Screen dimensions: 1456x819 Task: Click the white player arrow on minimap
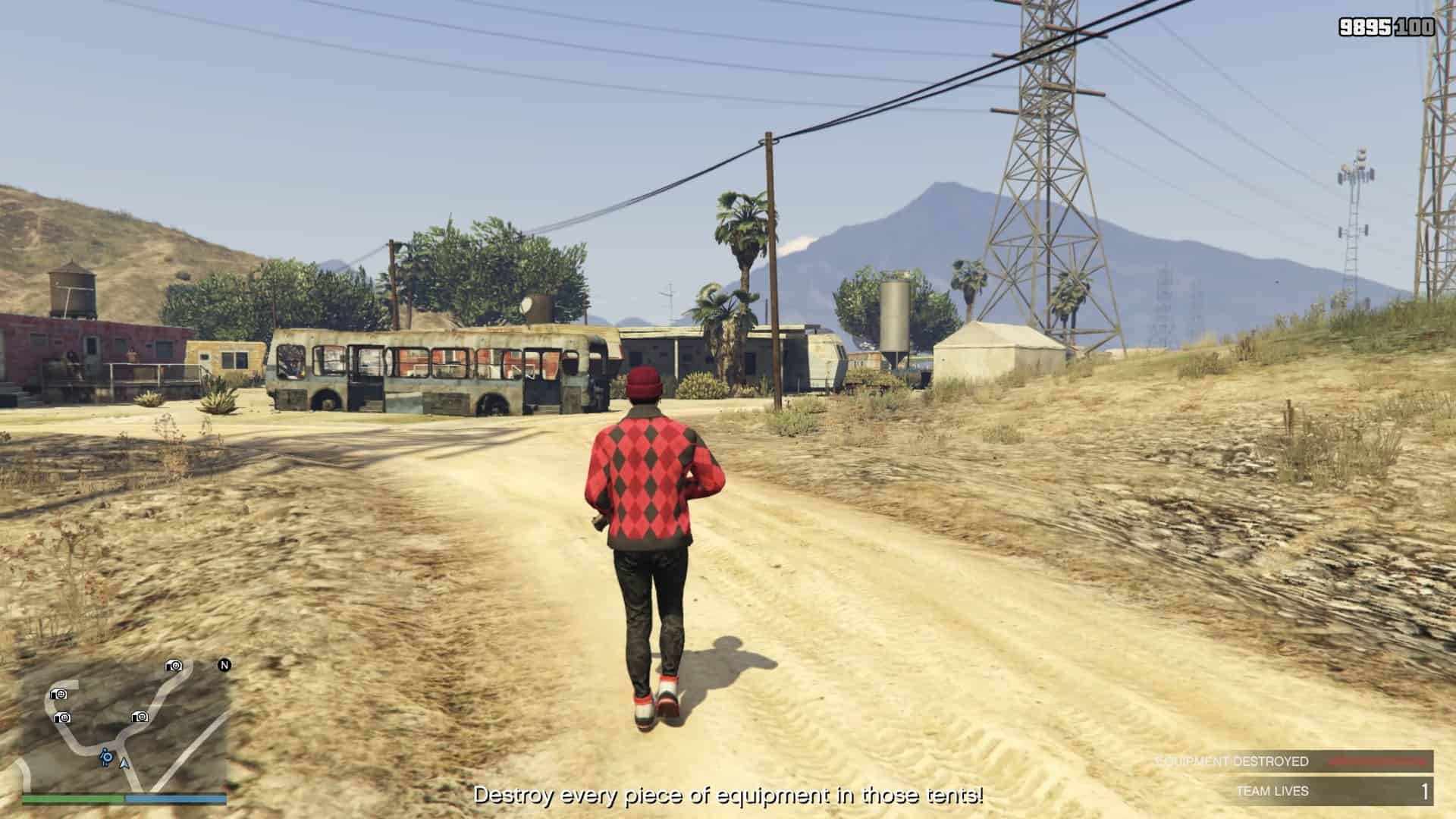[x=124, y=764]
